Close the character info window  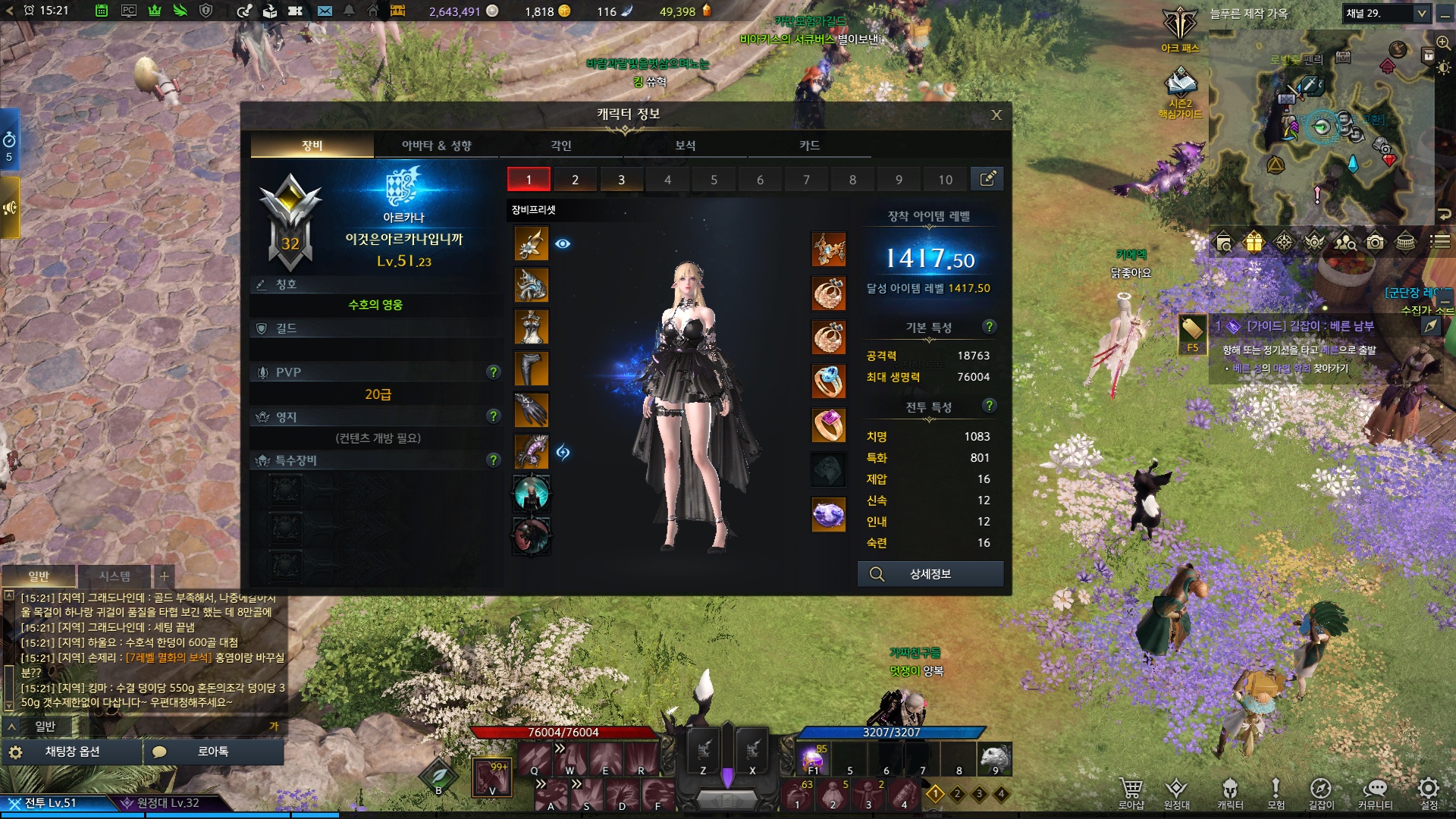996,115
